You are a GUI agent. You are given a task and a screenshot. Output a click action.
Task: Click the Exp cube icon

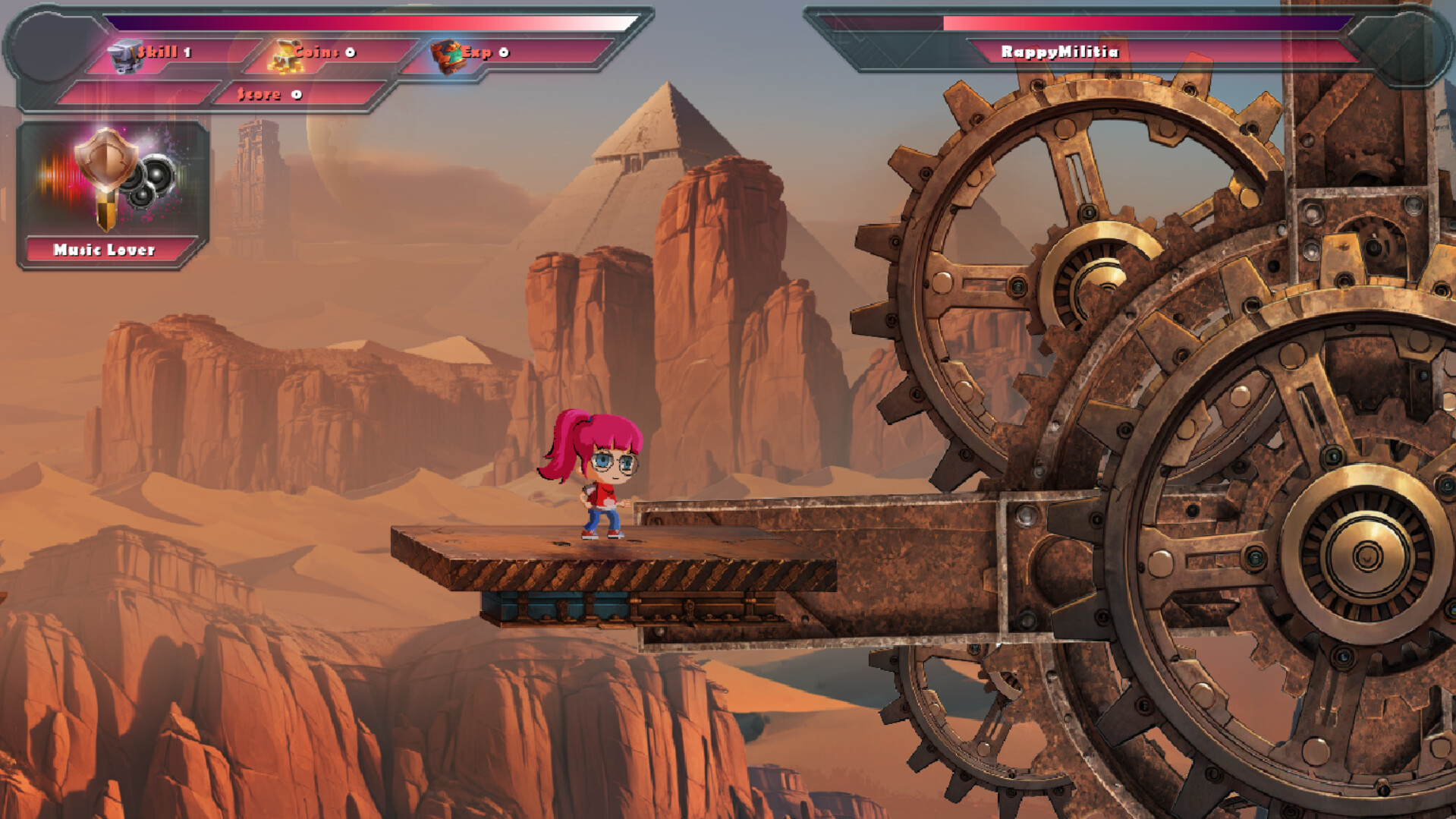(x=447, y=55)
